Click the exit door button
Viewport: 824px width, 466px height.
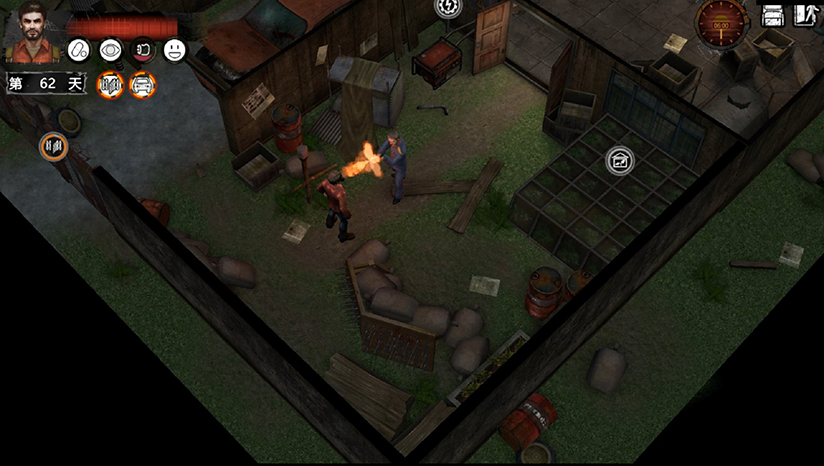(x=806, y=15)
